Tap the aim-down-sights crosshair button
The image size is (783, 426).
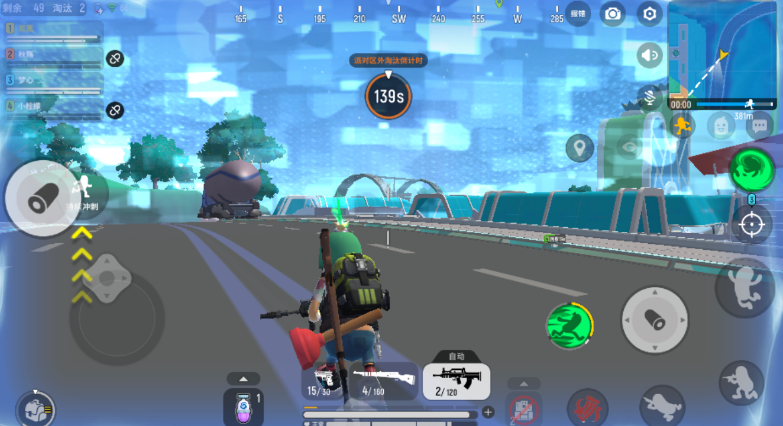752,223
